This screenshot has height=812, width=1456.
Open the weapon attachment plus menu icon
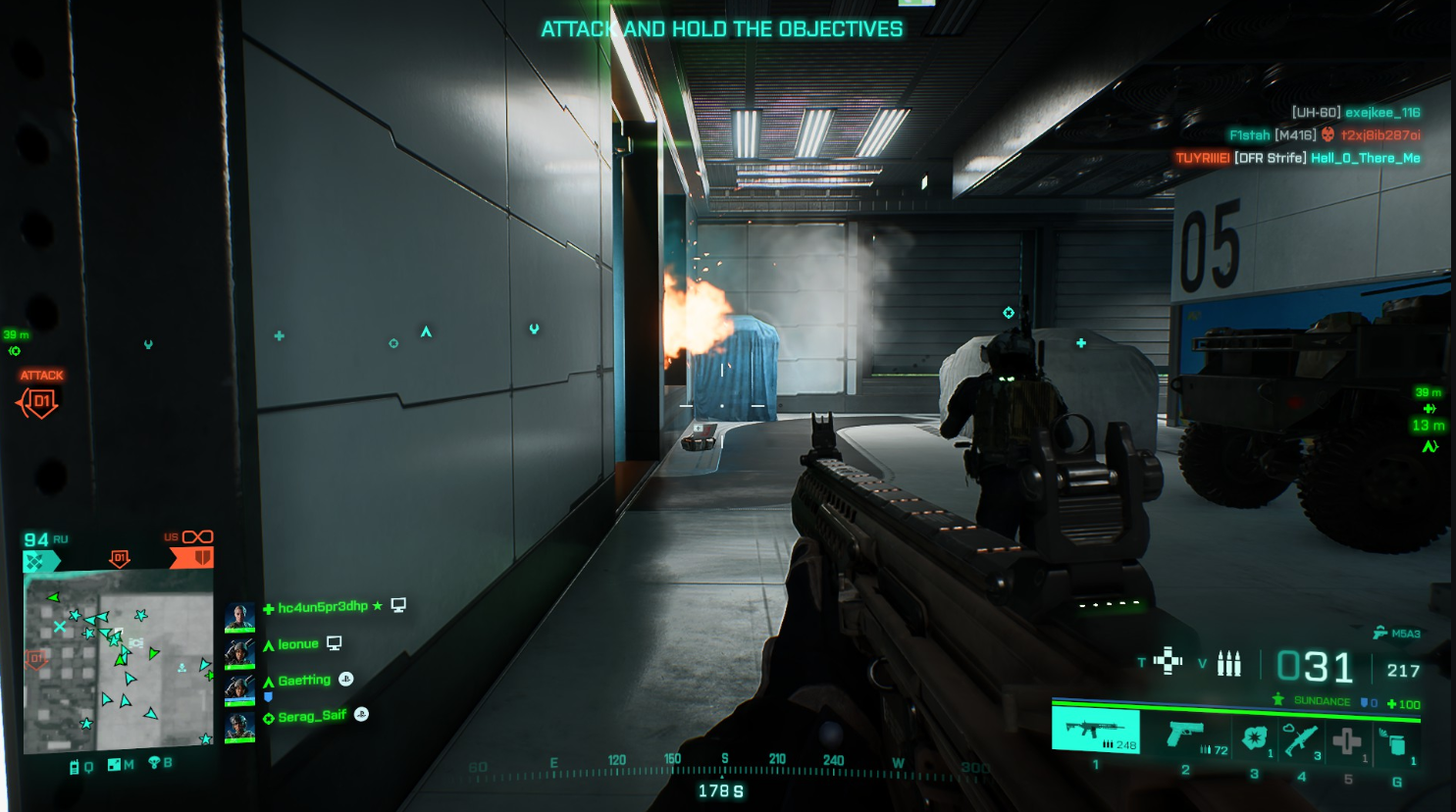pos(1168,661)
